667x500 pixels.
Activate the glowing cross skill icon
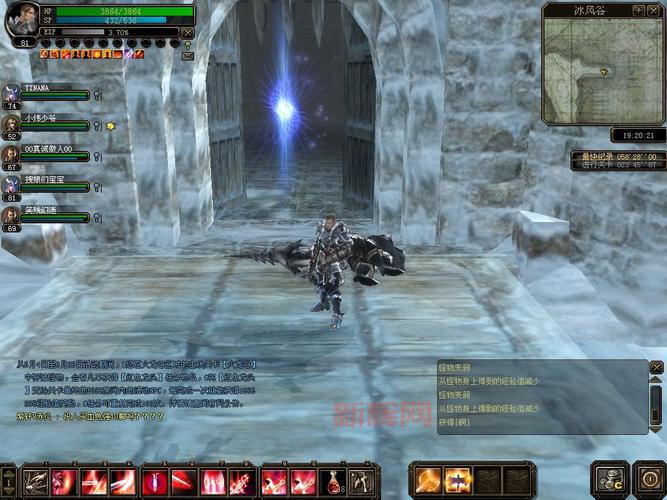[x=458, y=480]
